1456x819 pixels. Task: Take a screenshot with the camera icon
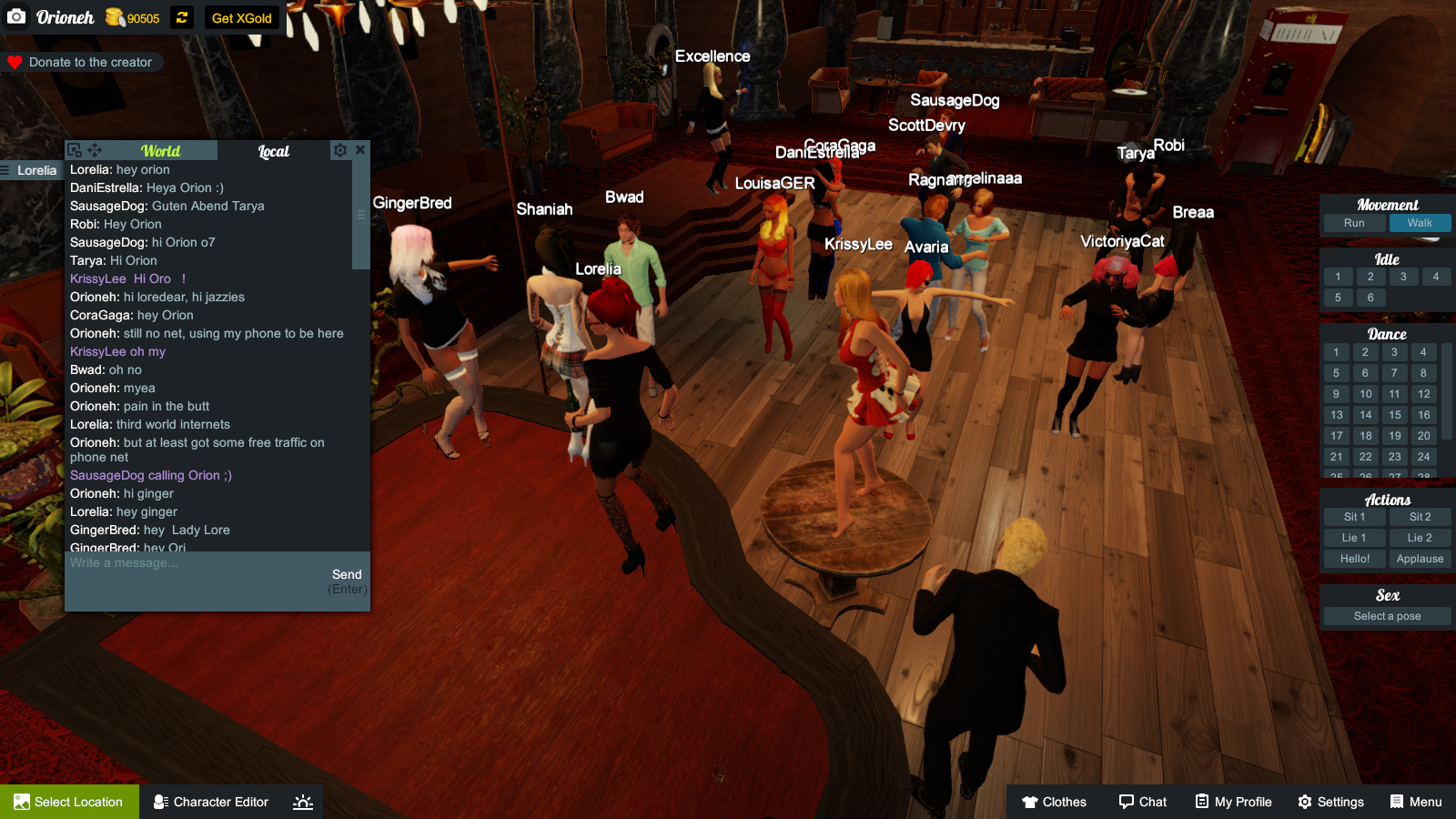coord(15,16)
